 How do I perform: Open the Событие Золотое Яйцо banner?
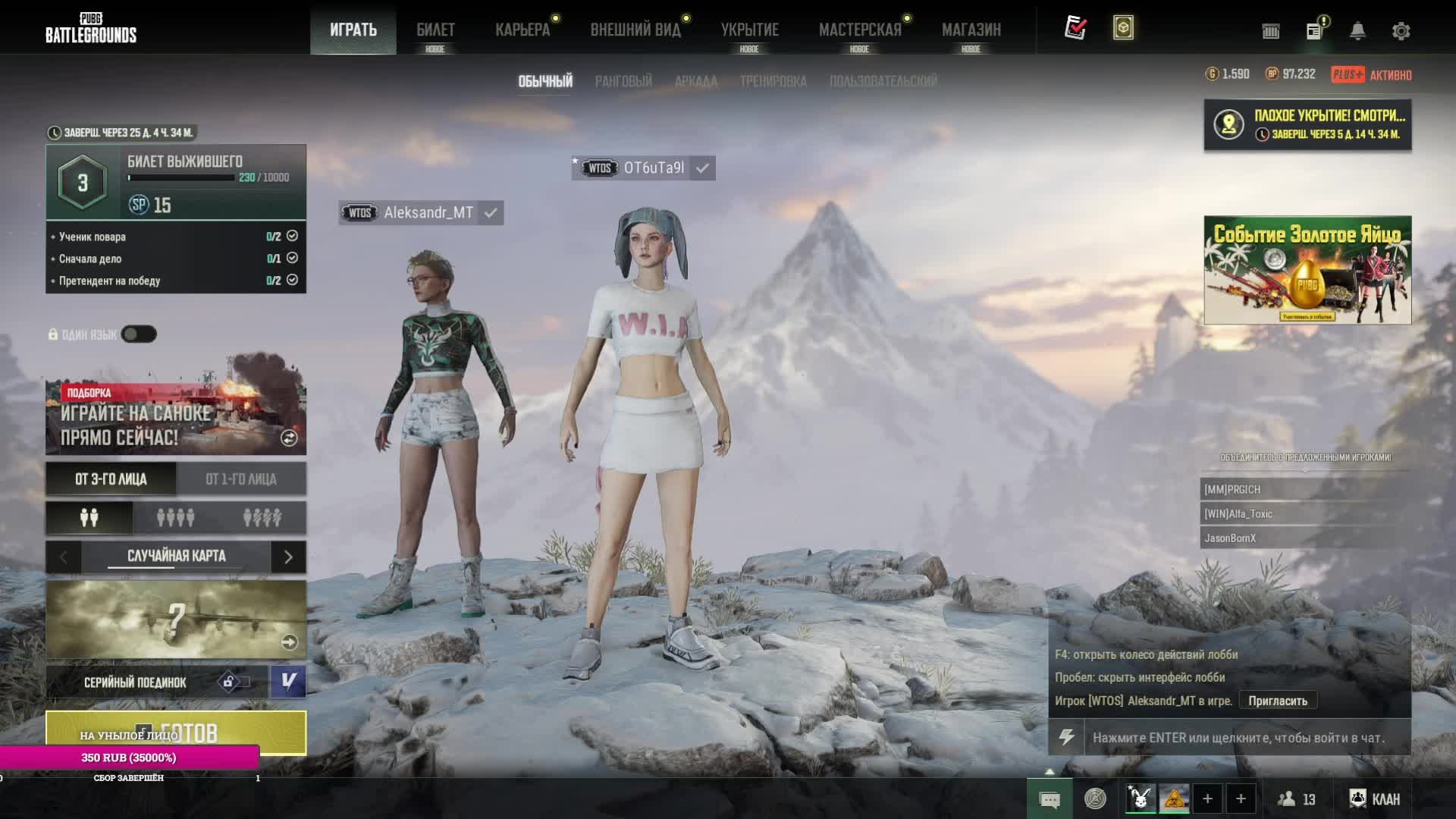[1307, 270]
